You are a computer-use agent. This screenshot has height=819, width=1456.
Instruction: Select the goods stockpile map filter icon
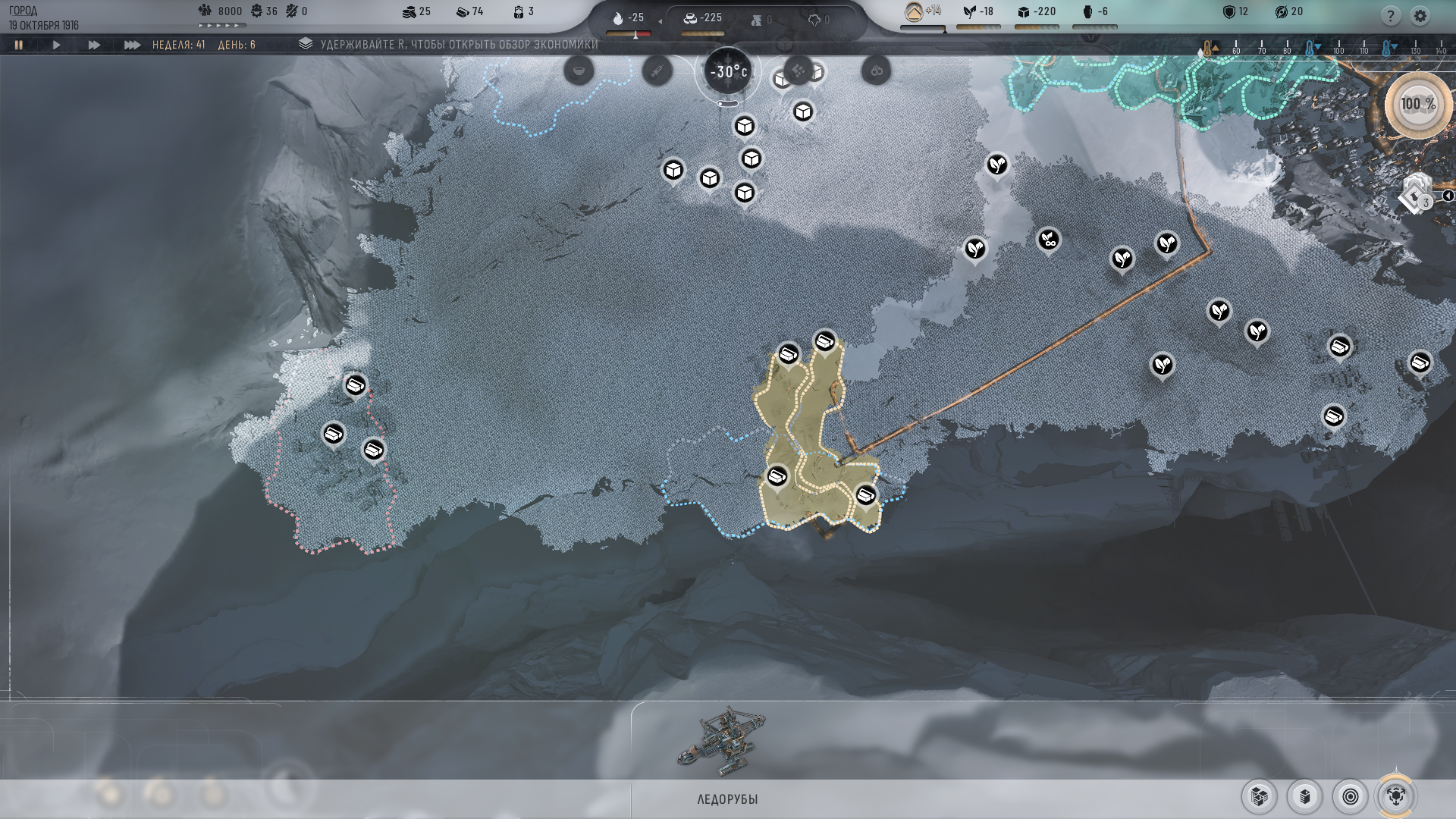tap(1259, 797)
